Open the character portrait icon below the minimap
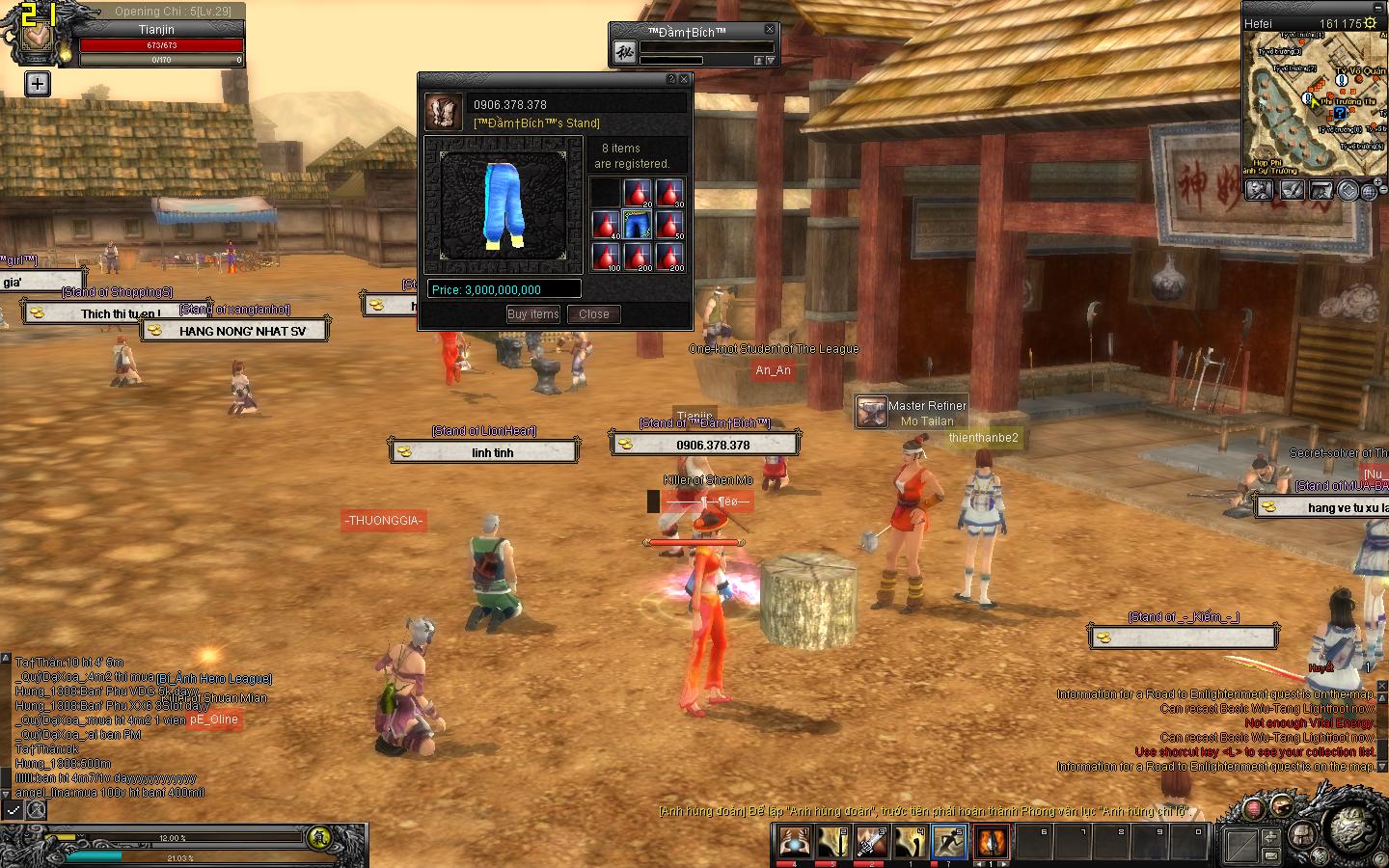Screen dimensions: 1389x868 (x=1259, y=189)
